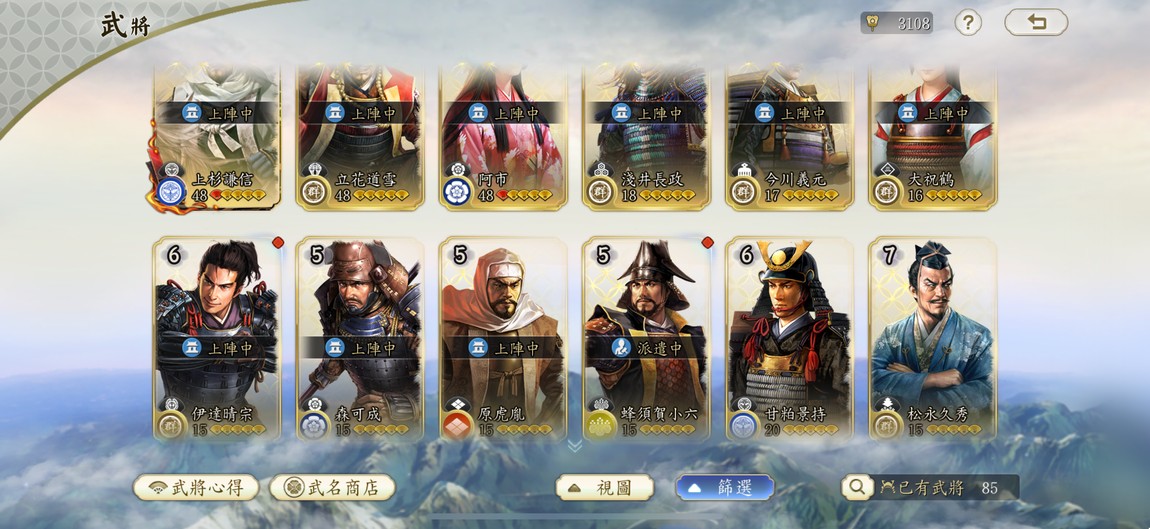
Task: Select the 森可成 general card
Action: click(360, 338)
